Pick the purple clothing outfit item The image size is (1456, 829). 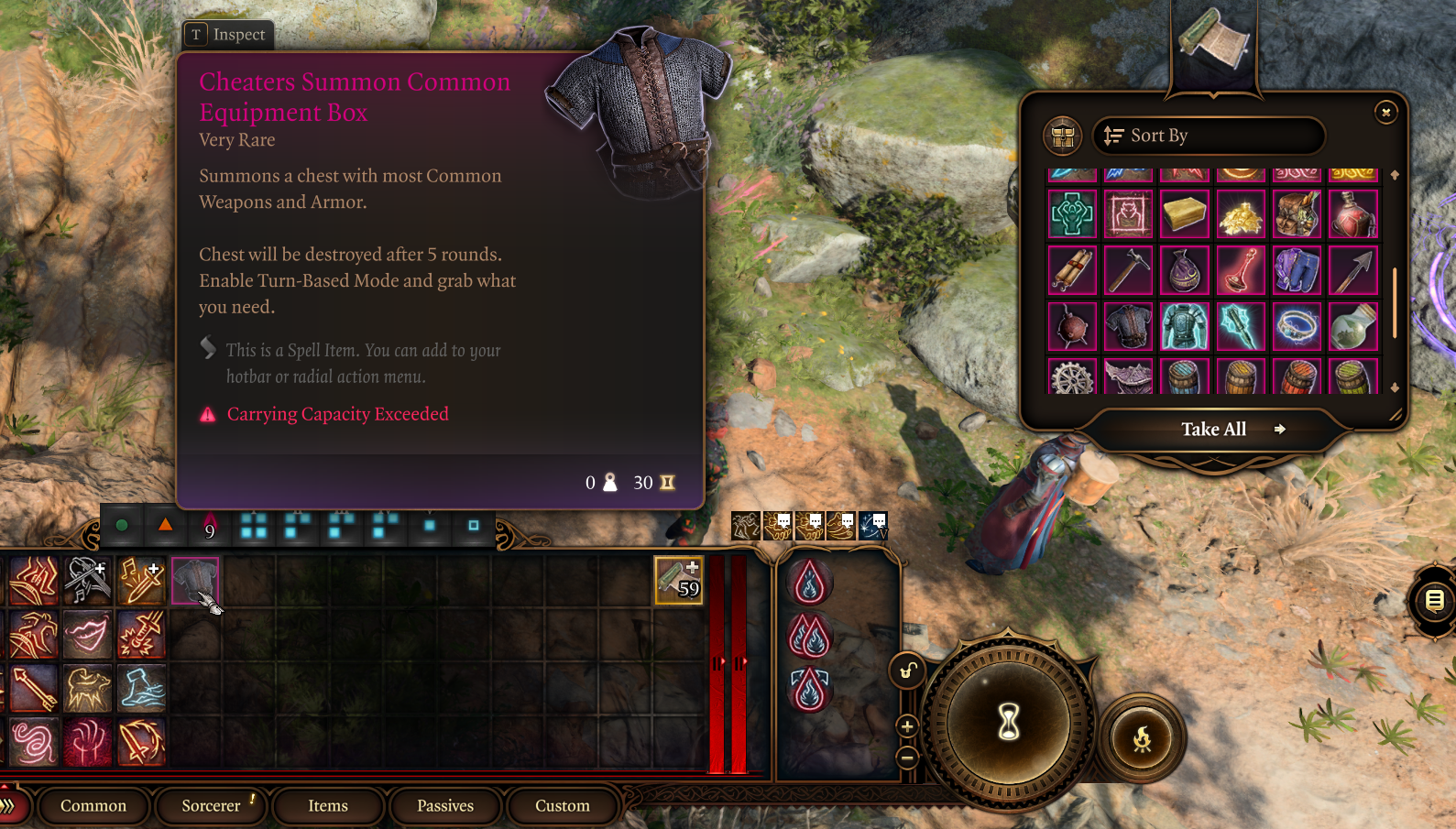coord(1297,271)
